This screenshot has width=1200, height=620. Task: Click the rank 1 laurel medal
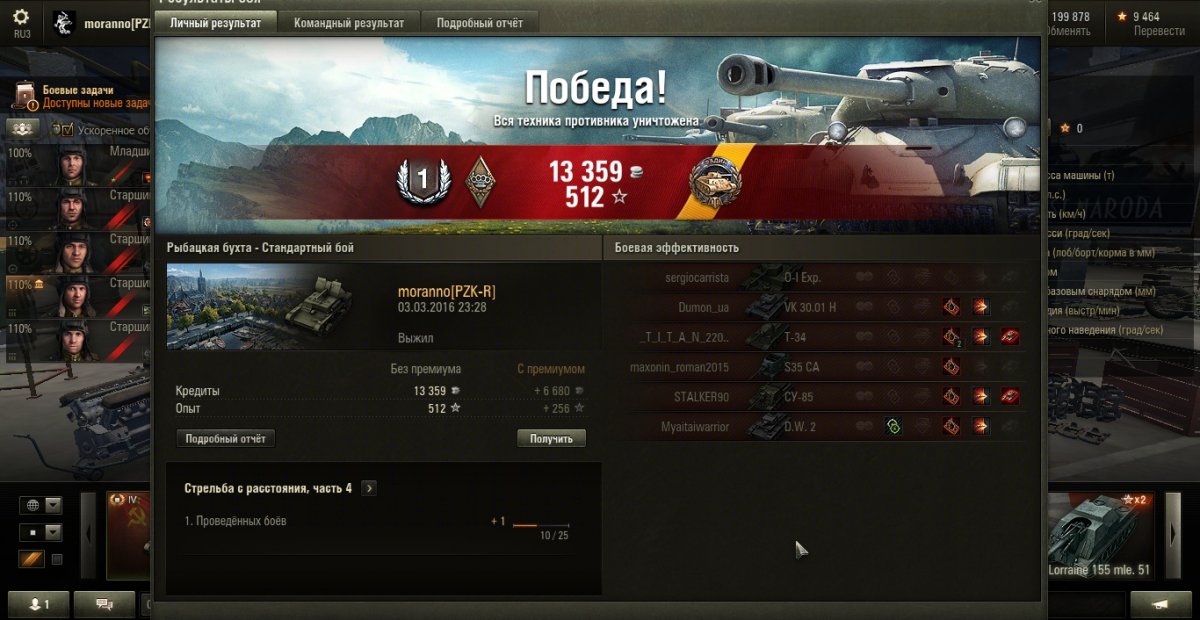(421, 180)
